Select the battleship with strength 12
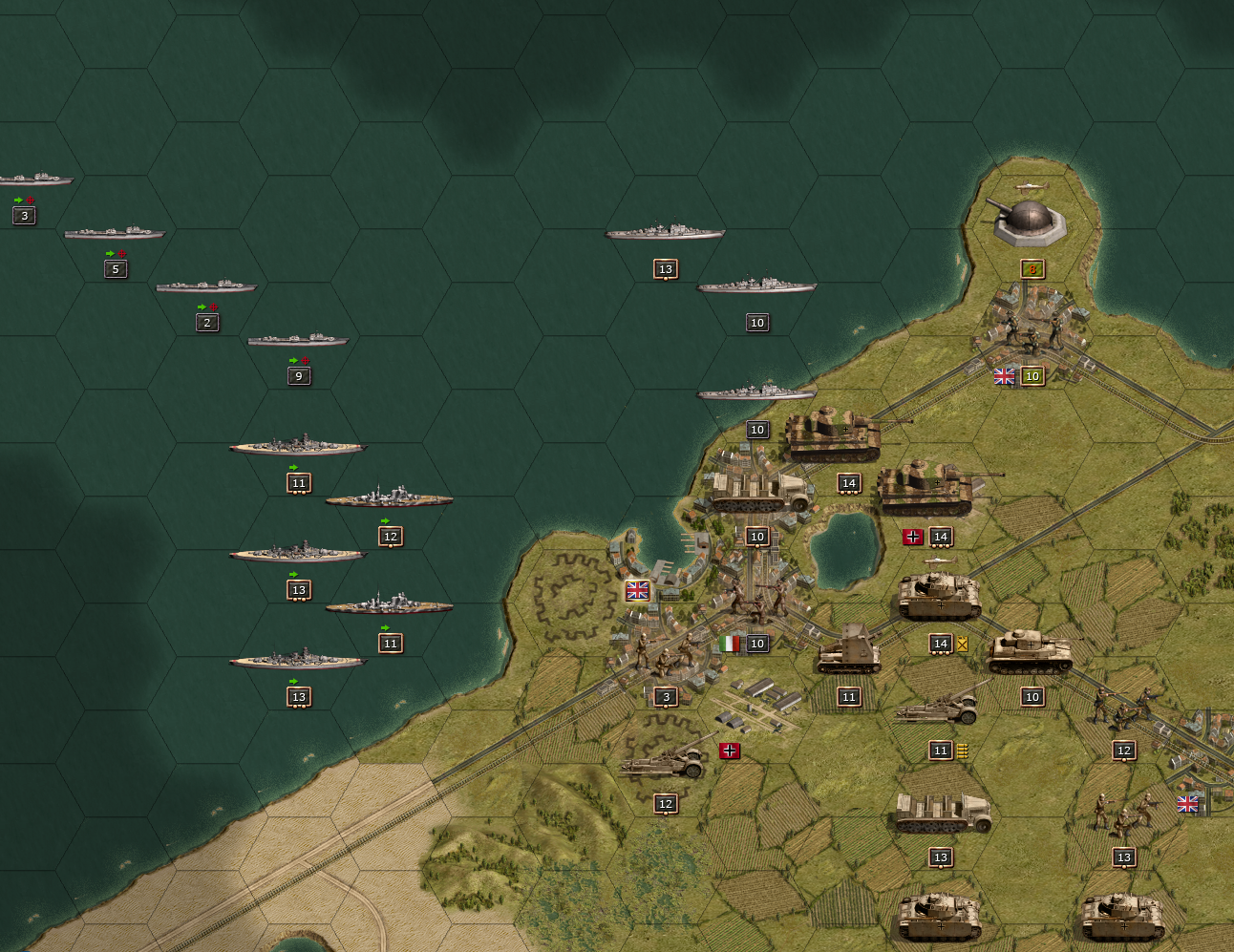Screen dimensions: 1234x952 [x=390, y=498]
